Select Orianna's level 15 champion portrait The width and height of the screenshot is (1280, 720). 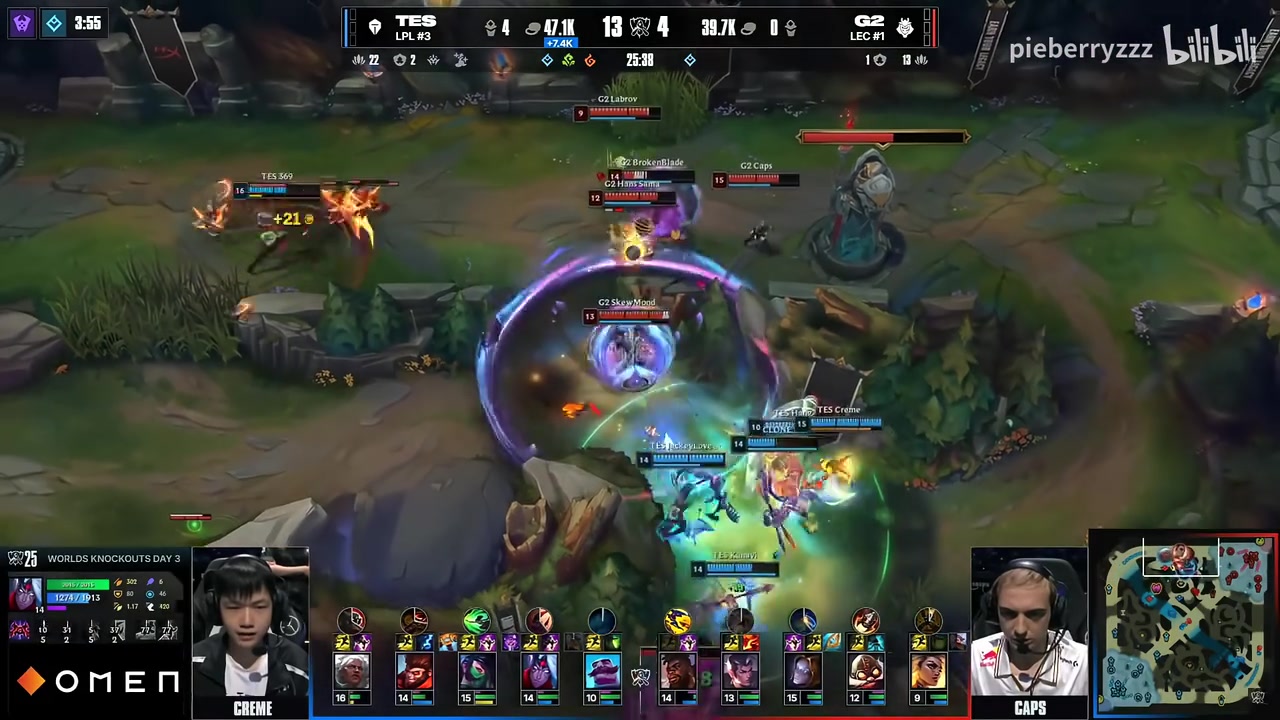(x=802, y=669)
